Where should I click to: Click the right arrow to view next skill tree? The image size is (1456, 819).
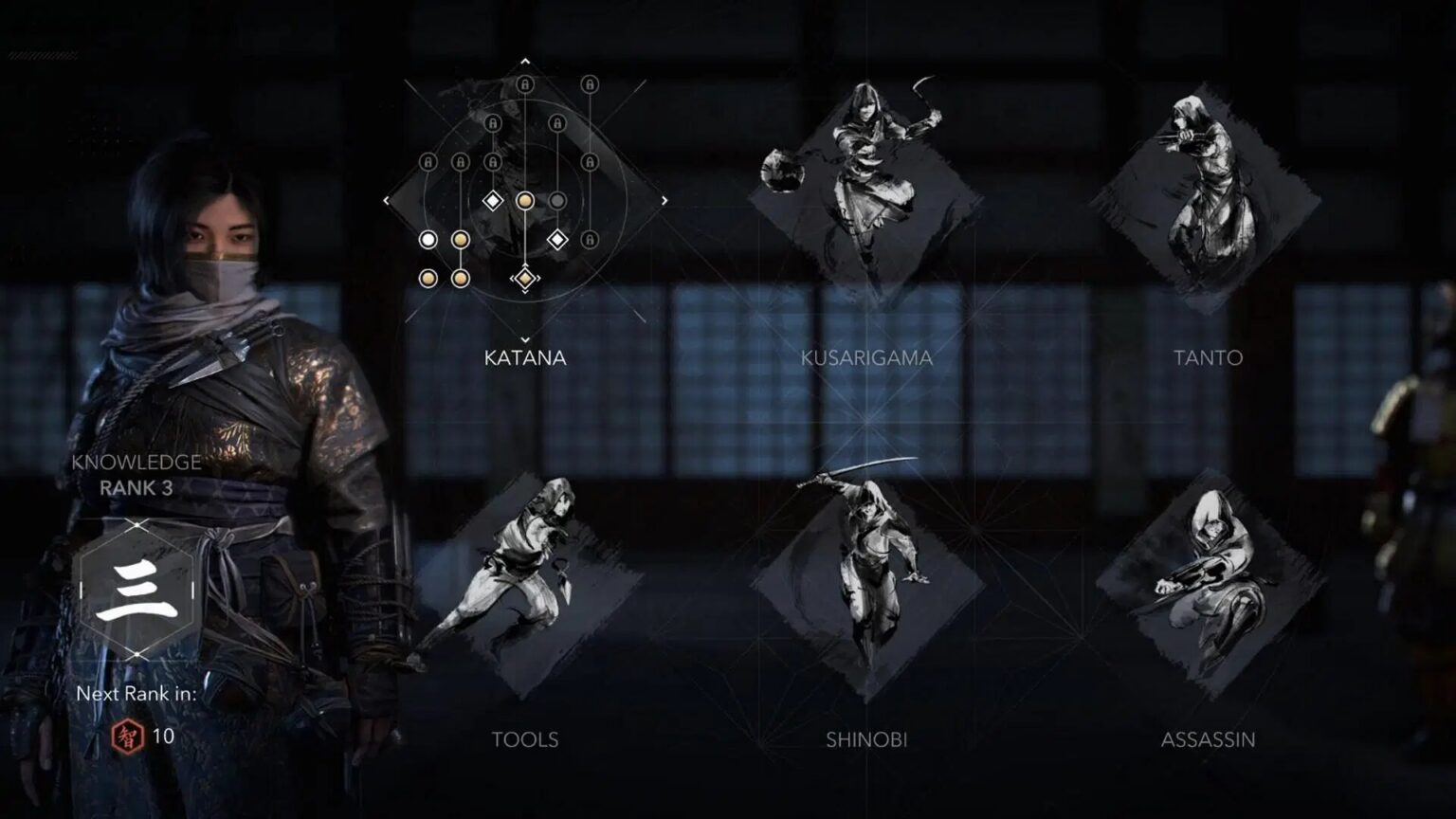(664, 199)
